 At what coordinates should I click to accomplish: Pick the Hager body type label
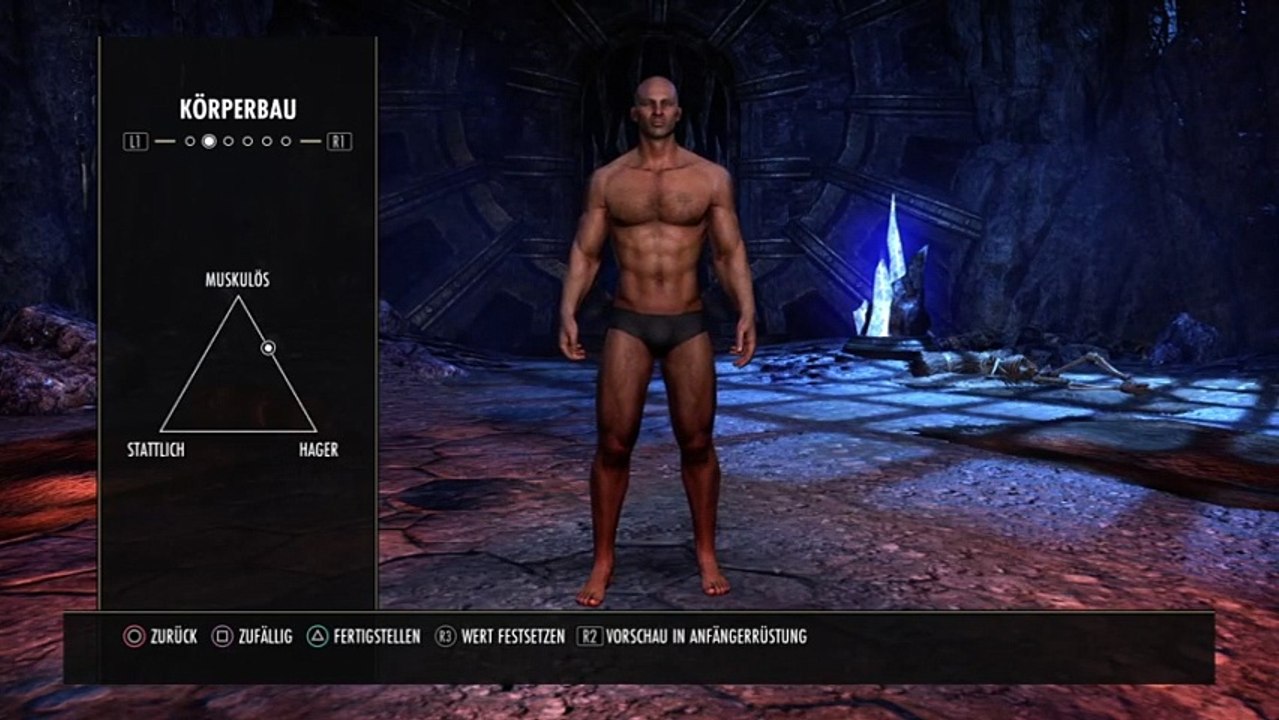(x=318, y=450)
